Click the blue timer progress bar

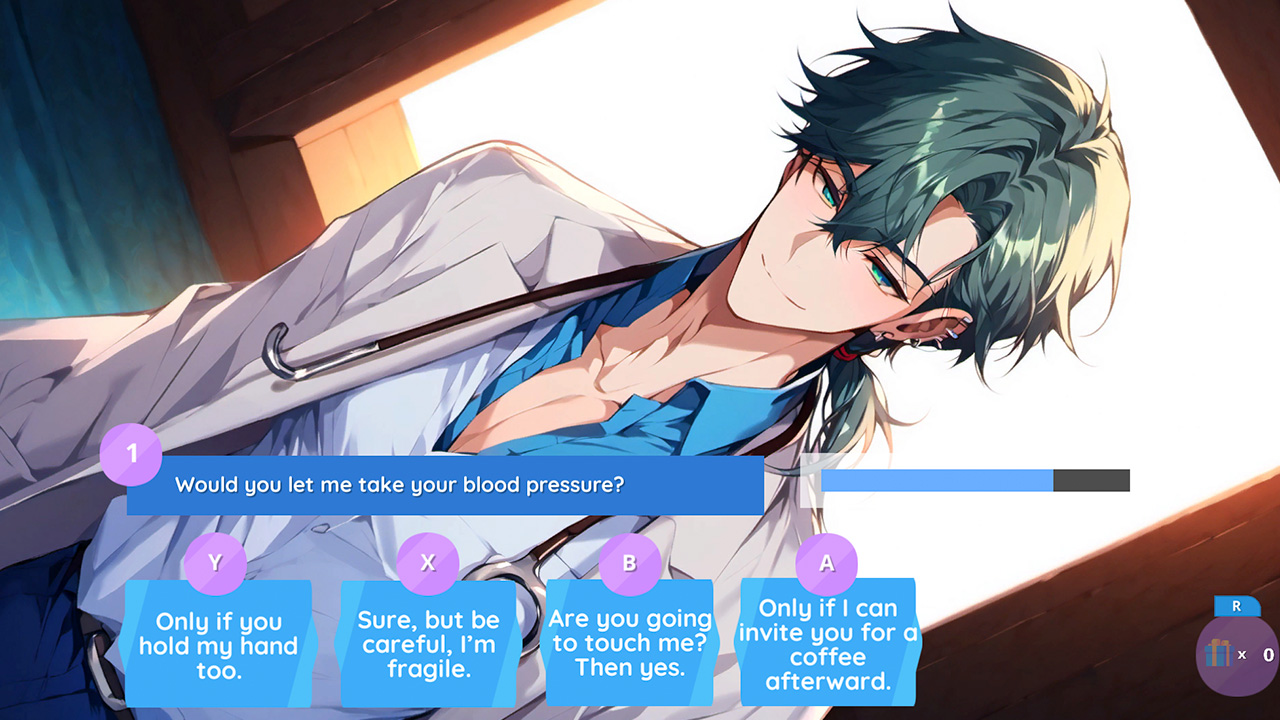[935, 480]
